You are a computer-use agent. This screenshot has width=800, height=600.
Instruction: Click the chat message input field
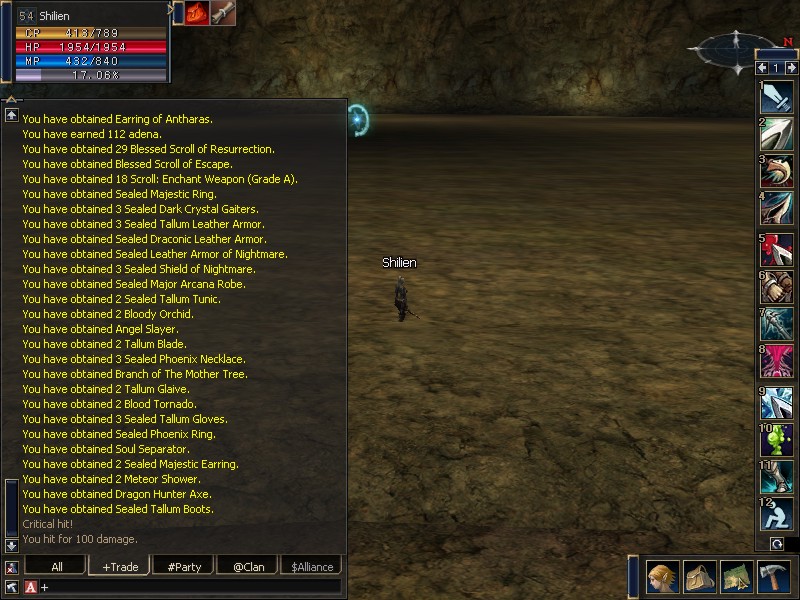click(x=190, y=587)
